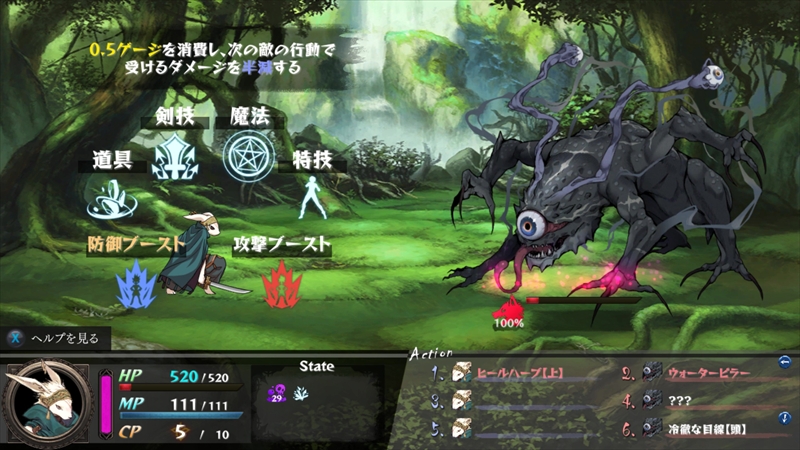Viewport: 800px width, 450px height.
Task: Open help via ヘルプを見る
Action: pos(55,338)
